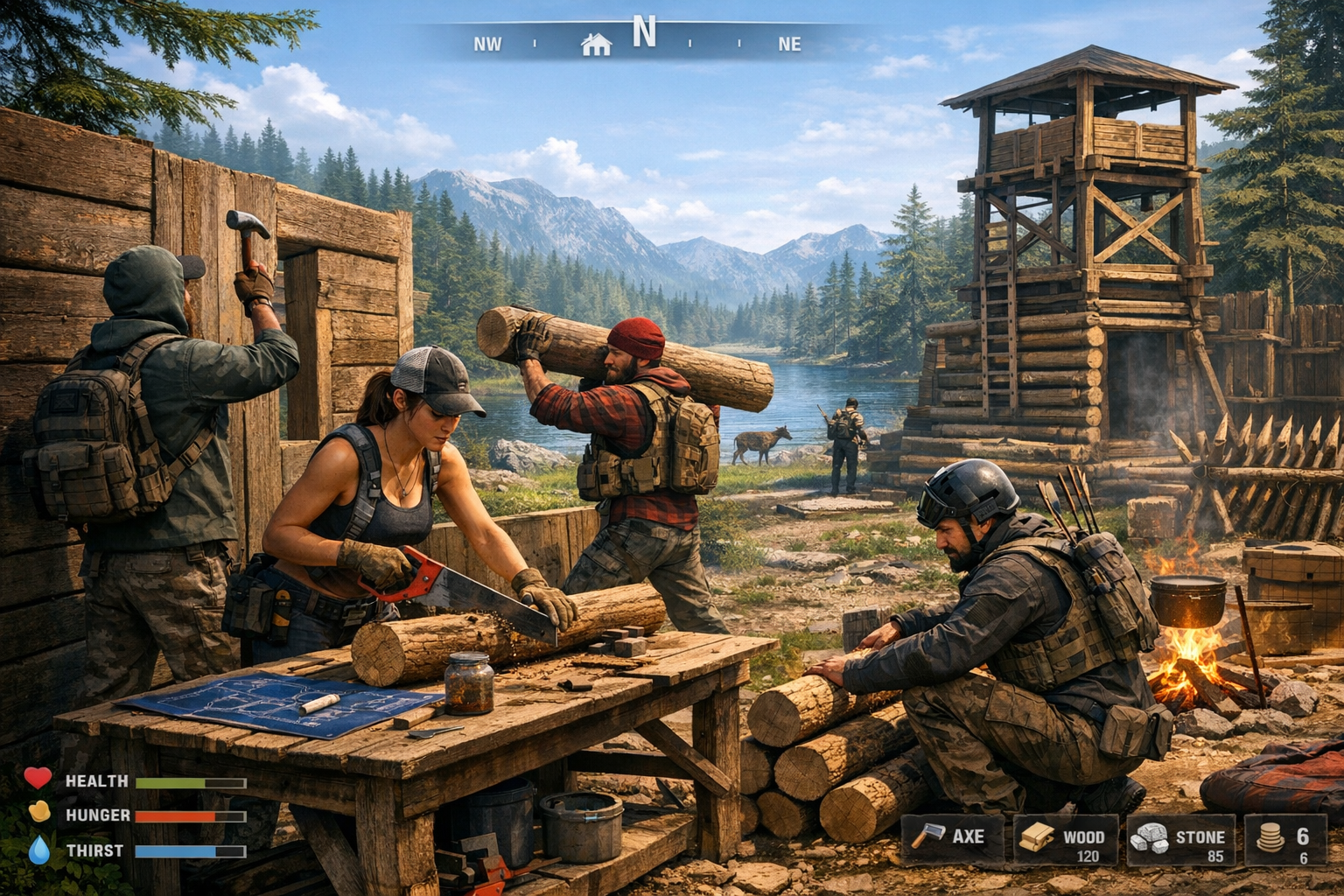Image resolution: width=1344 pixels, height=896 pixels.
Task: Click the red heart Health icon
Action: (37, 777)
